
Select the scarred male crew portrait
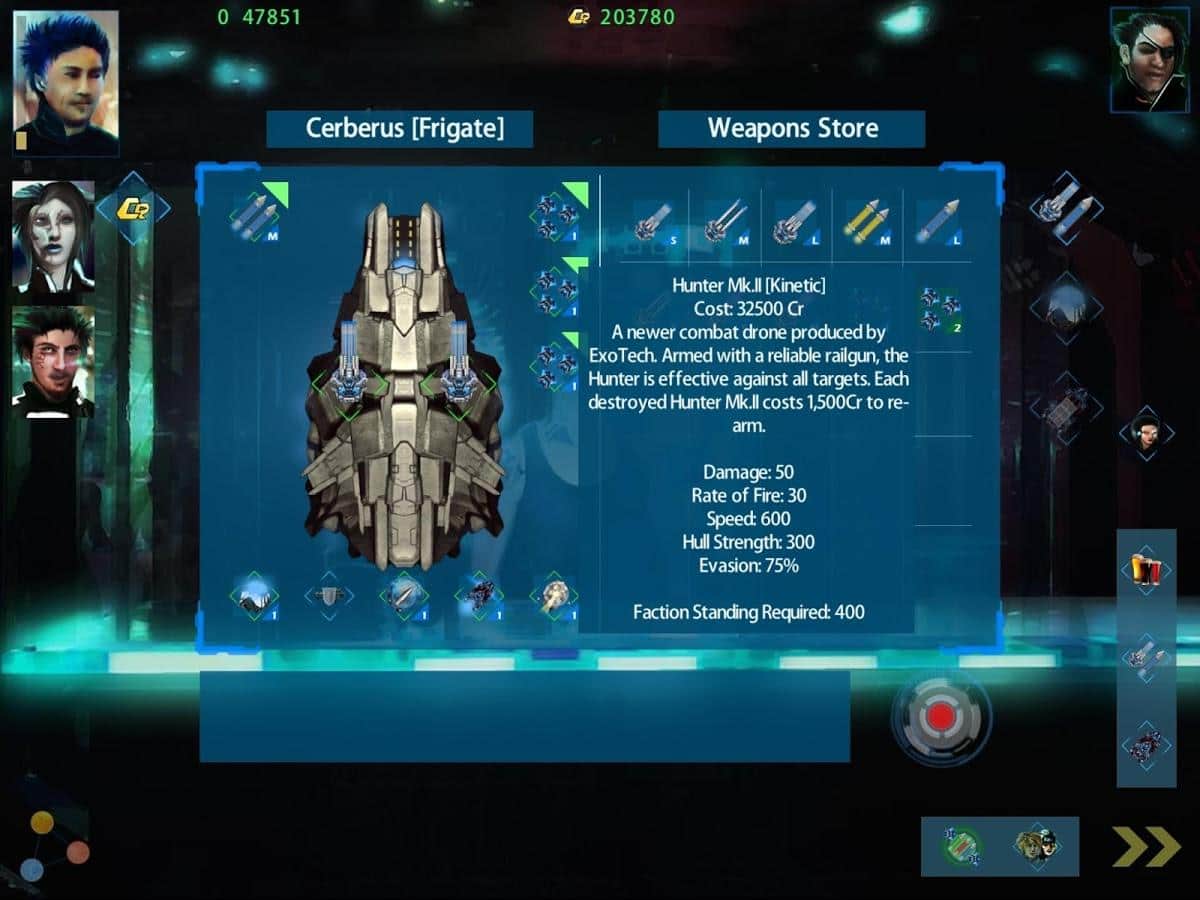click(x=53, y=361)
